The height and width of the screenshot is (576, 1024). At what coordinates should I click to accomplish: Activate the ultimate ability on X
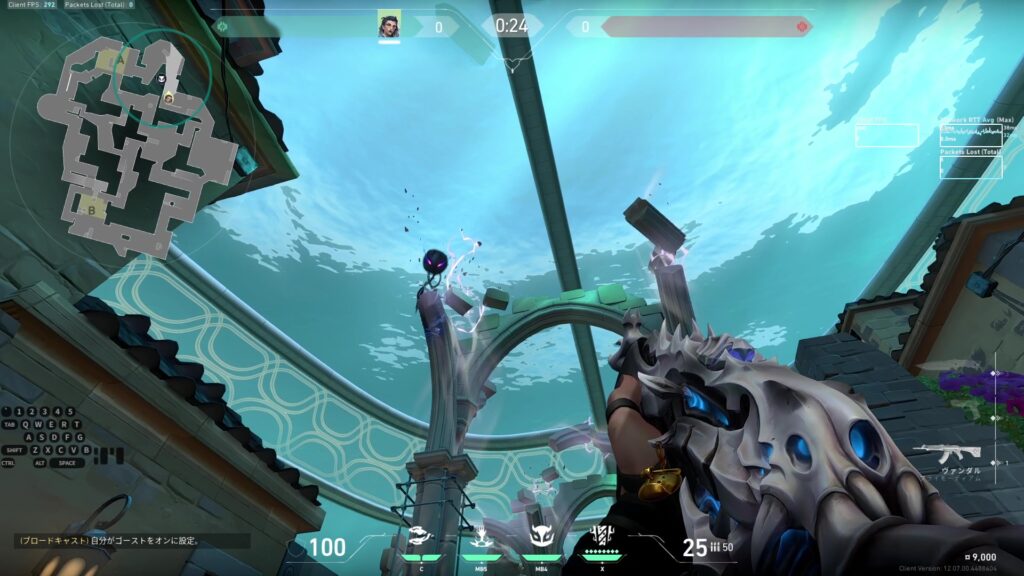point(601,536)
